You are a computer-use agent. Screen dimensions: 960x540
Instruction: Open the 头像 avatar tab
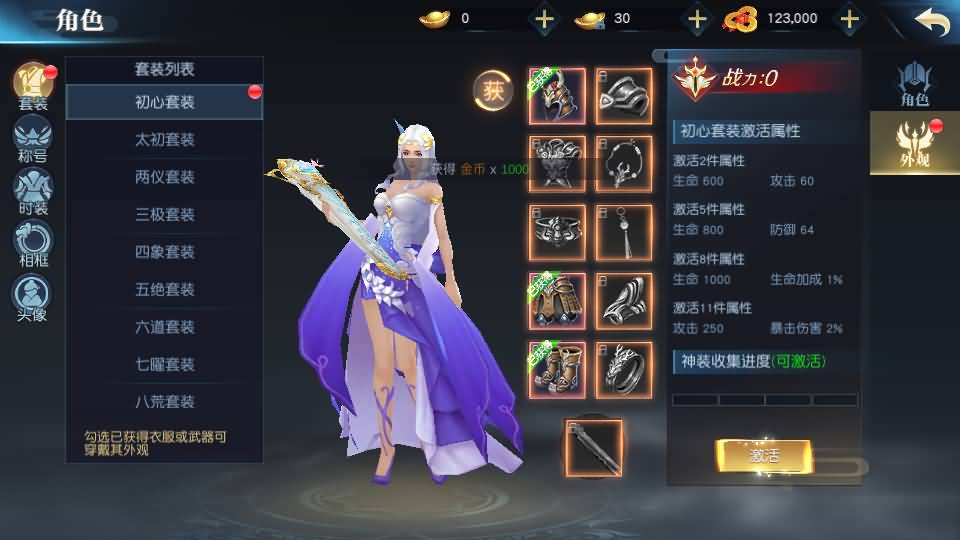click(x=32, y=296)
